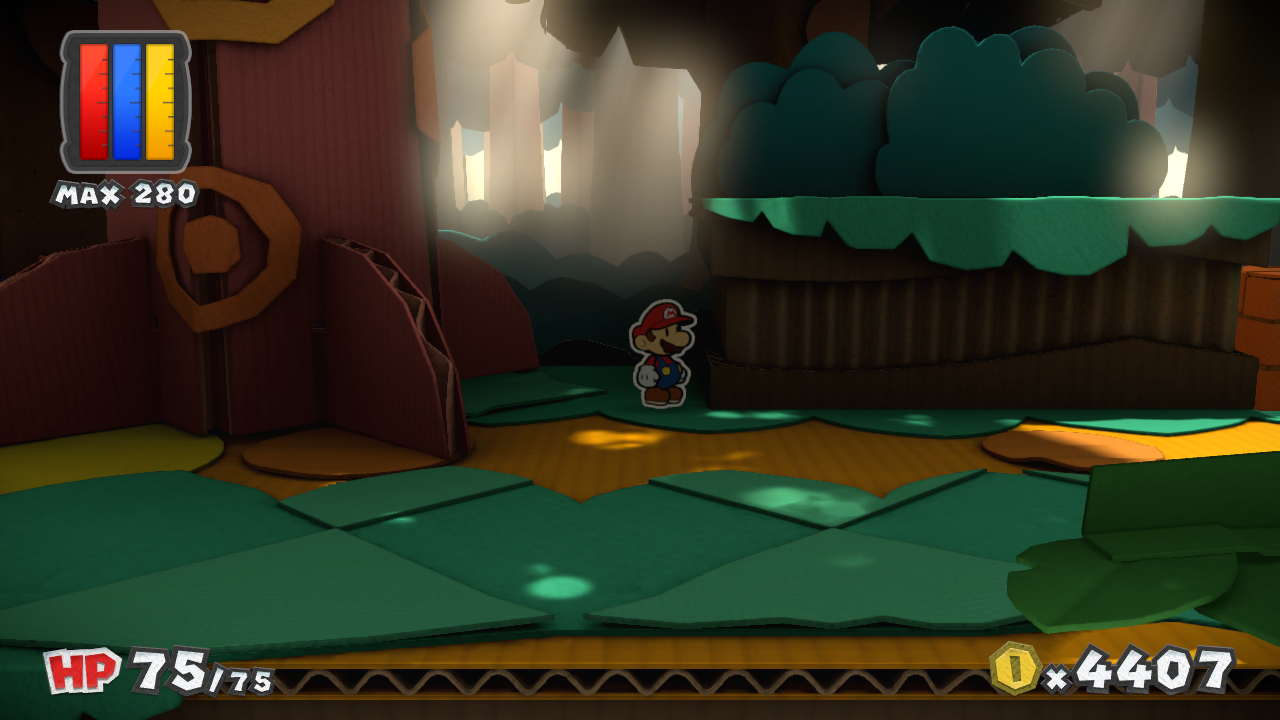This screenshot has height=720, width=1280.
Task: Open the corrugated cardboard wall
Action: click(x=890, y=330)
